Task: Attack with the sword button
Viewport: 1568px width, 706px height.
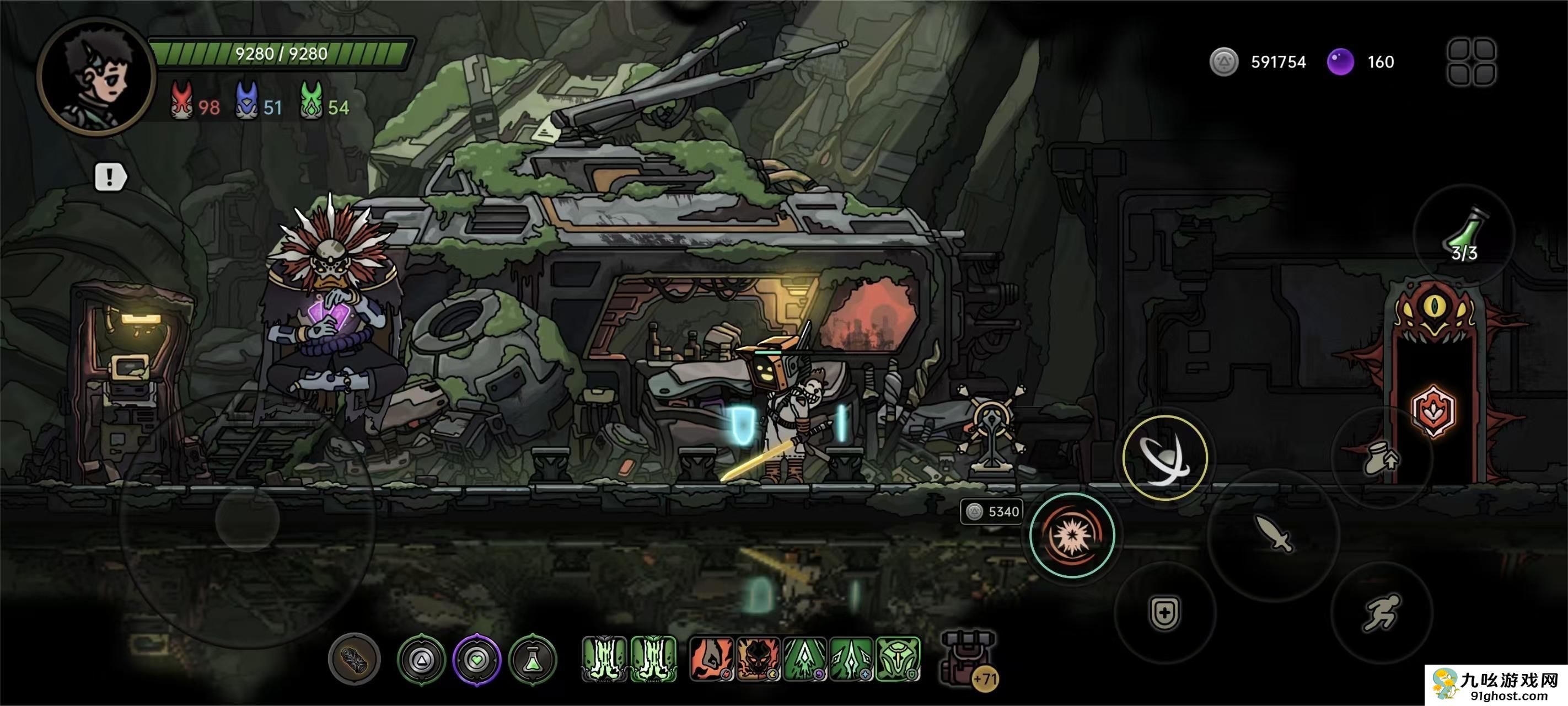Action: [x=1273, y=534]
